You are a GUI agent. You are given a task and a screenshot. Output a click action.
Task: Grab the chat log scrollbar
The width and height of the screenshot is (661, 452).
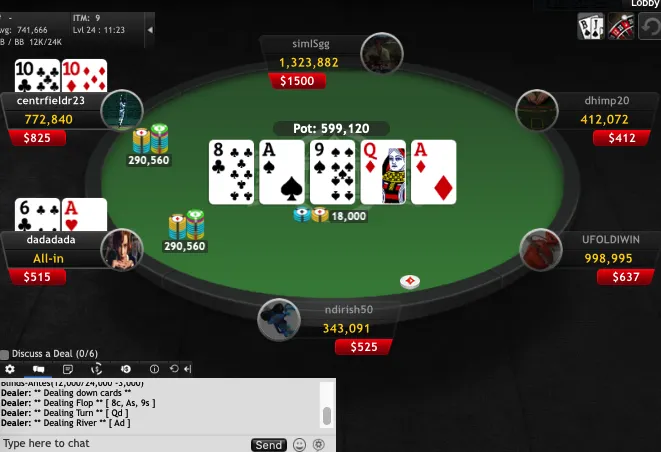pos(326,415)
